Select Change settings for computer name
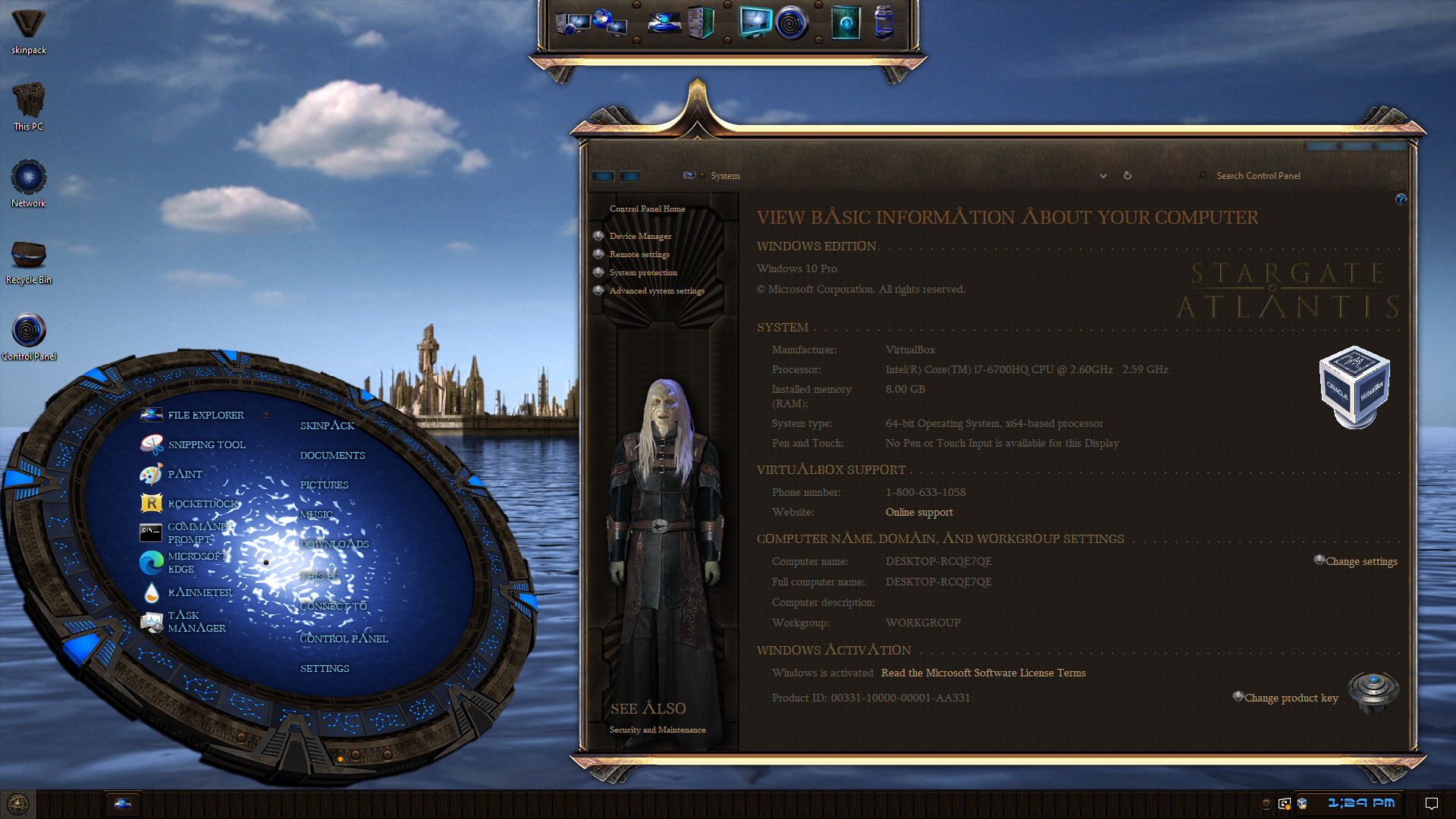 coord(1360,561)
